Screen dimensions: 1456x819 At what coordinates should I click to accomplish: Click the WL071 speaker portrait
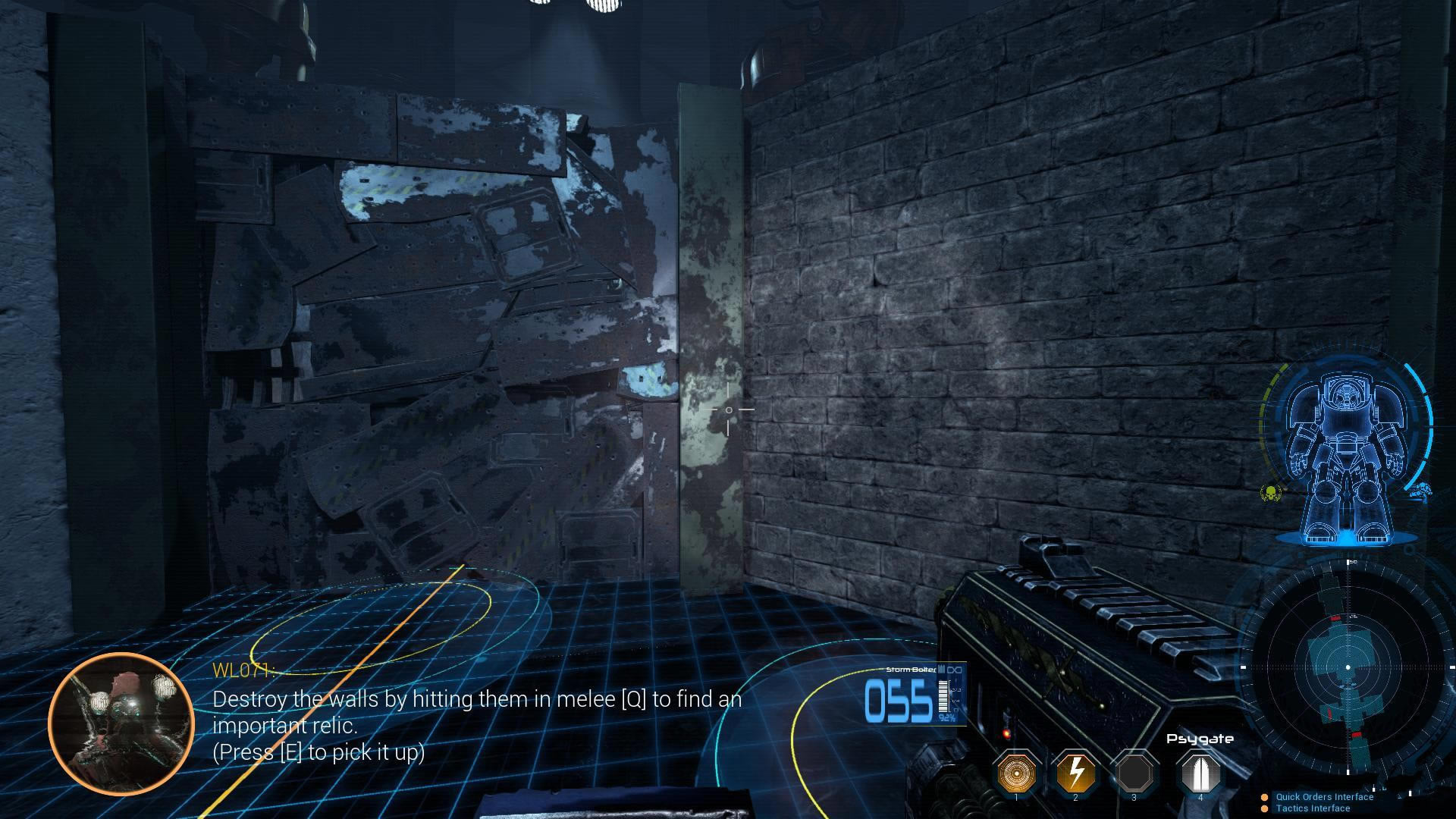pyautogui.click(x=121, y=723)
